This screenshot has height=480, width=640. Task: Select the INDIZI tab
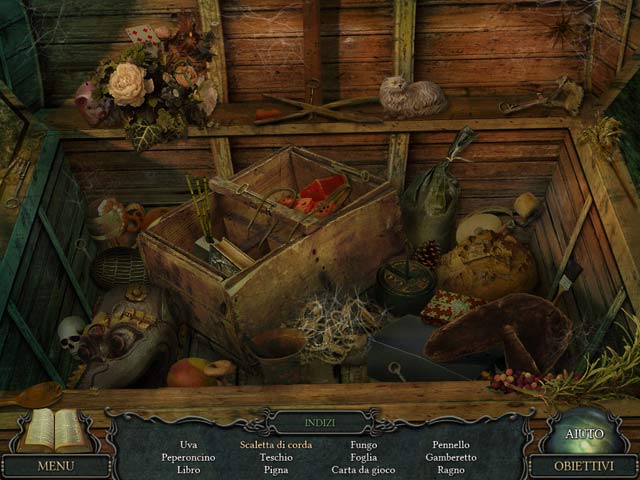pyautogui.click(x=320, y=424)
